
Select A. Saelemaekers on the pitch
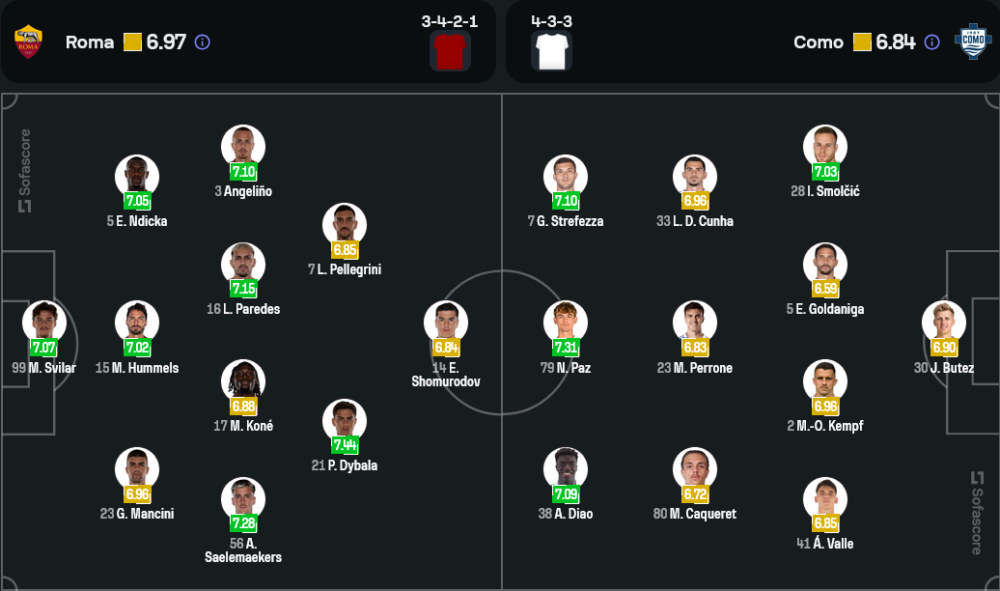pos(243,498)
